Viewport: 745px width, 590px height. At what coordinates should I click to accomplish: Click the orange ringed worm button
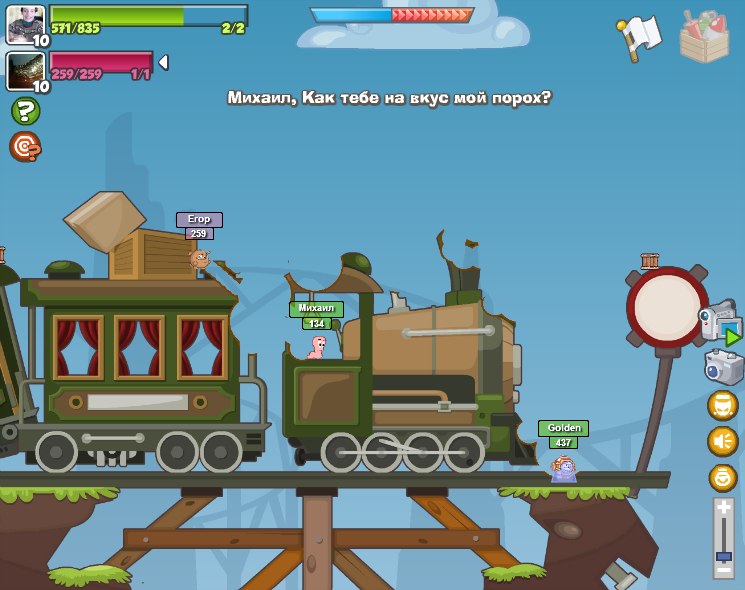coord(722,477)
